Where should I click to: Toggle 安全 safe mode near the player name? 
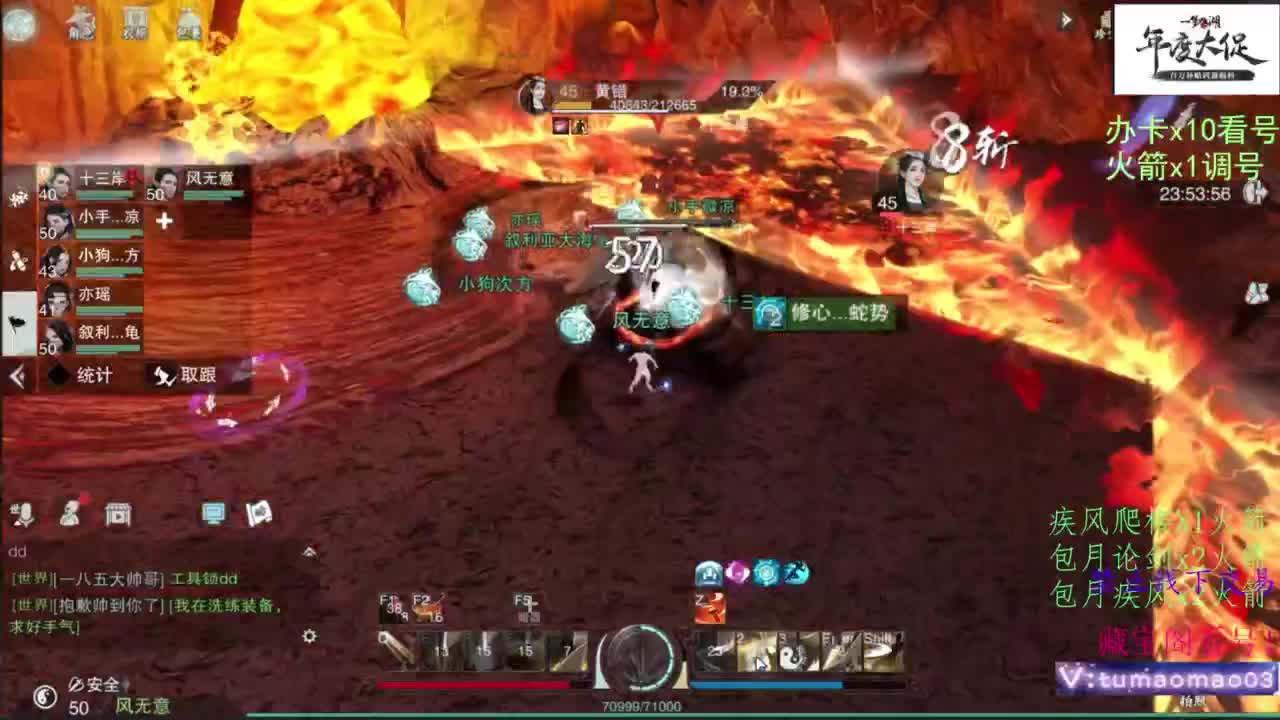90,687
